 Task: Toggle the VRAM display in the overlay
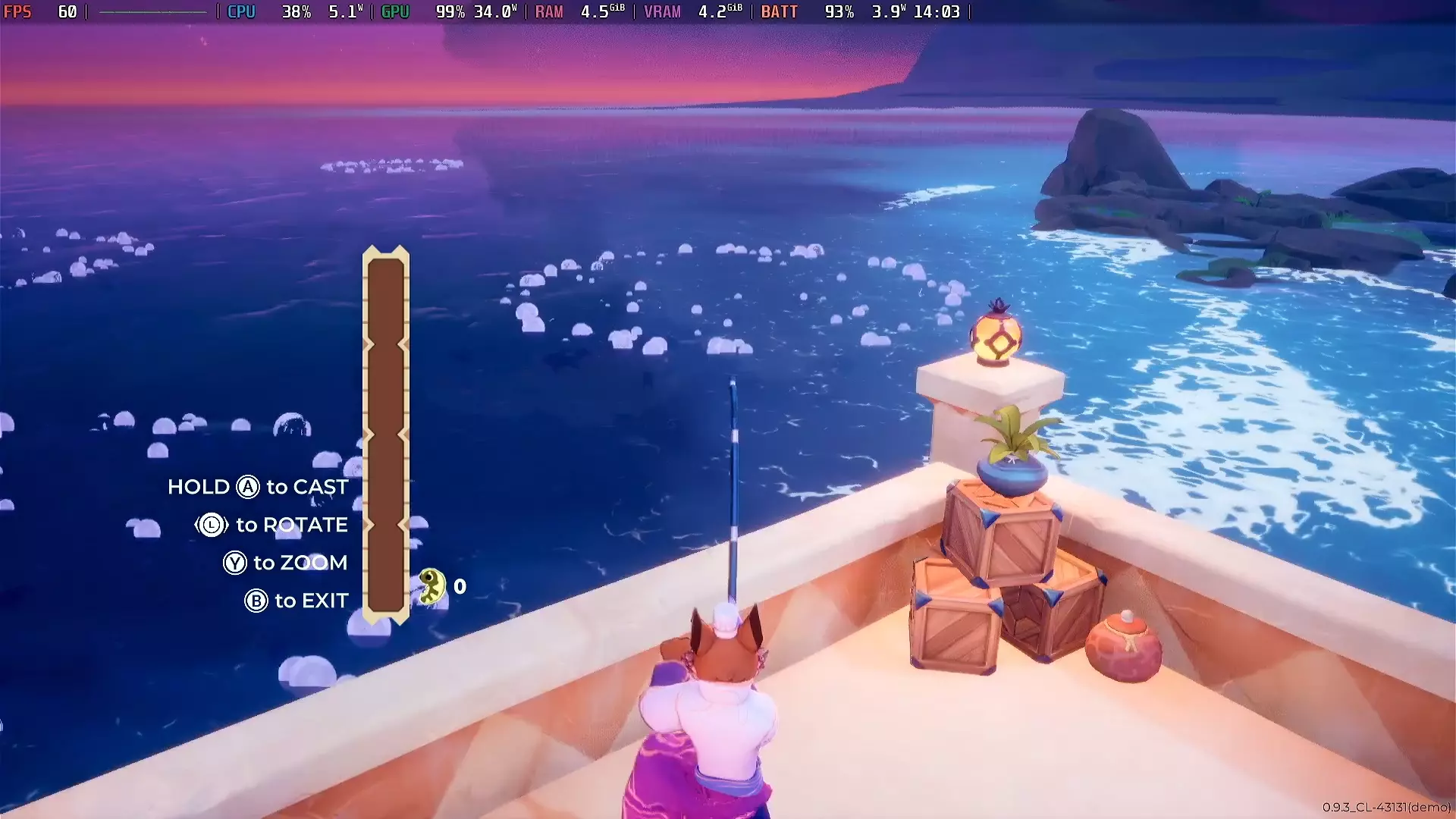662,11
